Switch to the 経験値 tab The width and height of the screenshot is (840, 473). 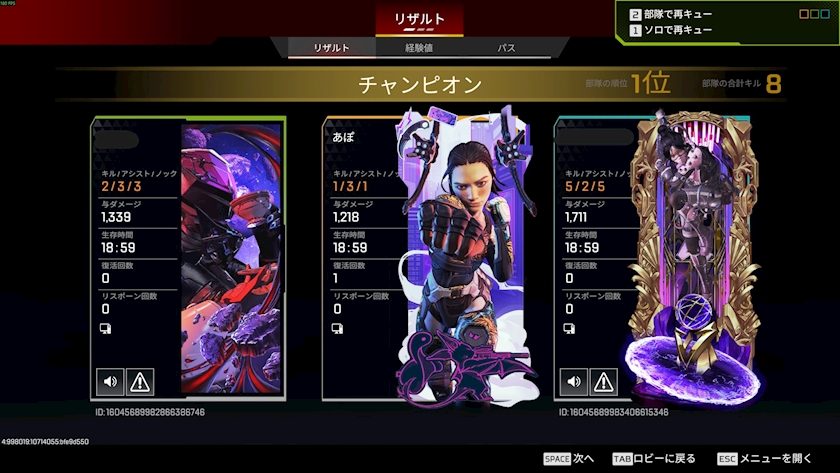click(419, 48)
